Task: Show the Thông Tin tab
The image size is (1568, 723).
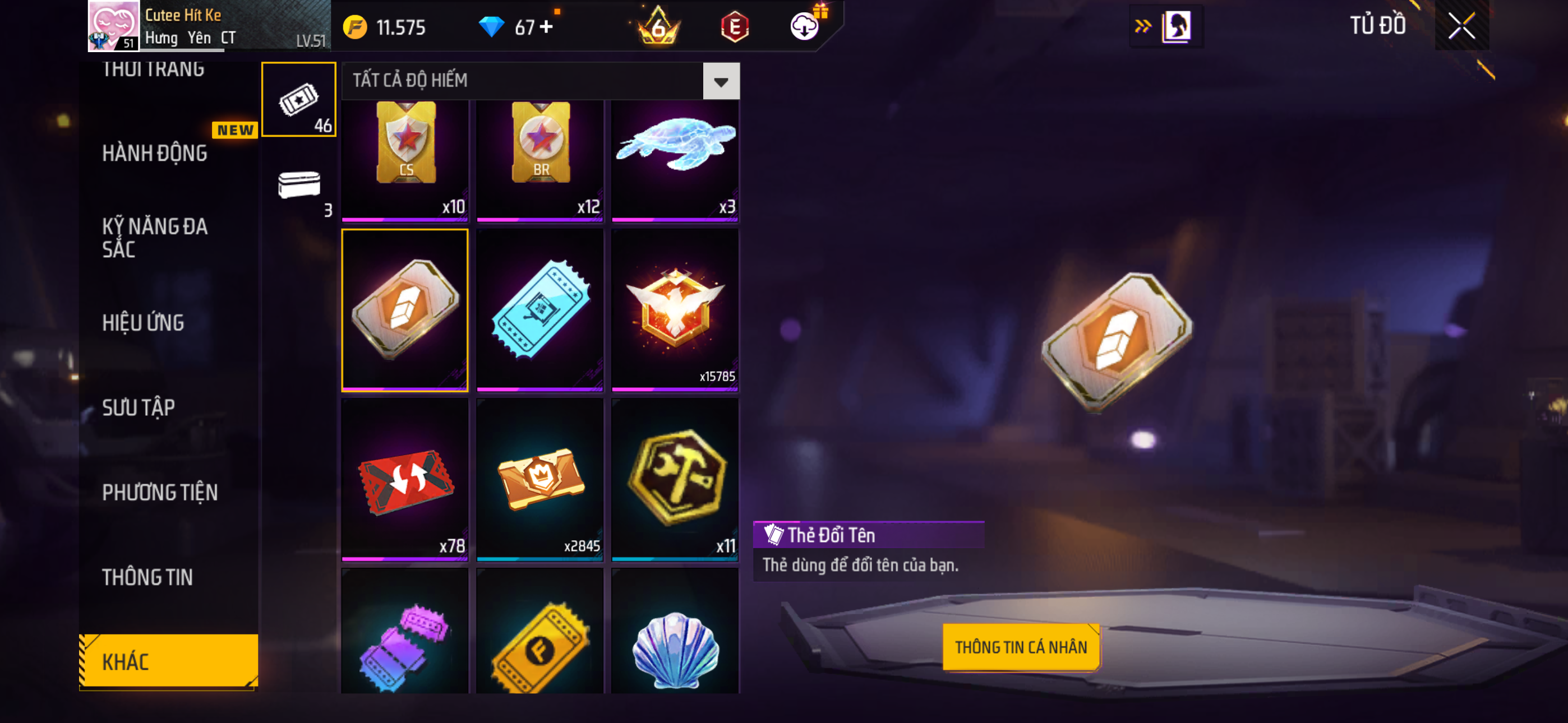Action: (147, 577)
